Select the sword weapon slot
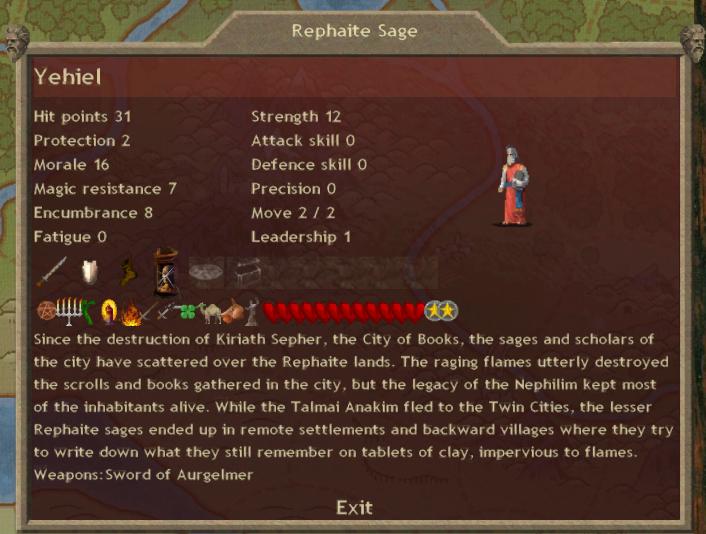The width and height of the screenshot is (706, 534). (x=51, y=272)
